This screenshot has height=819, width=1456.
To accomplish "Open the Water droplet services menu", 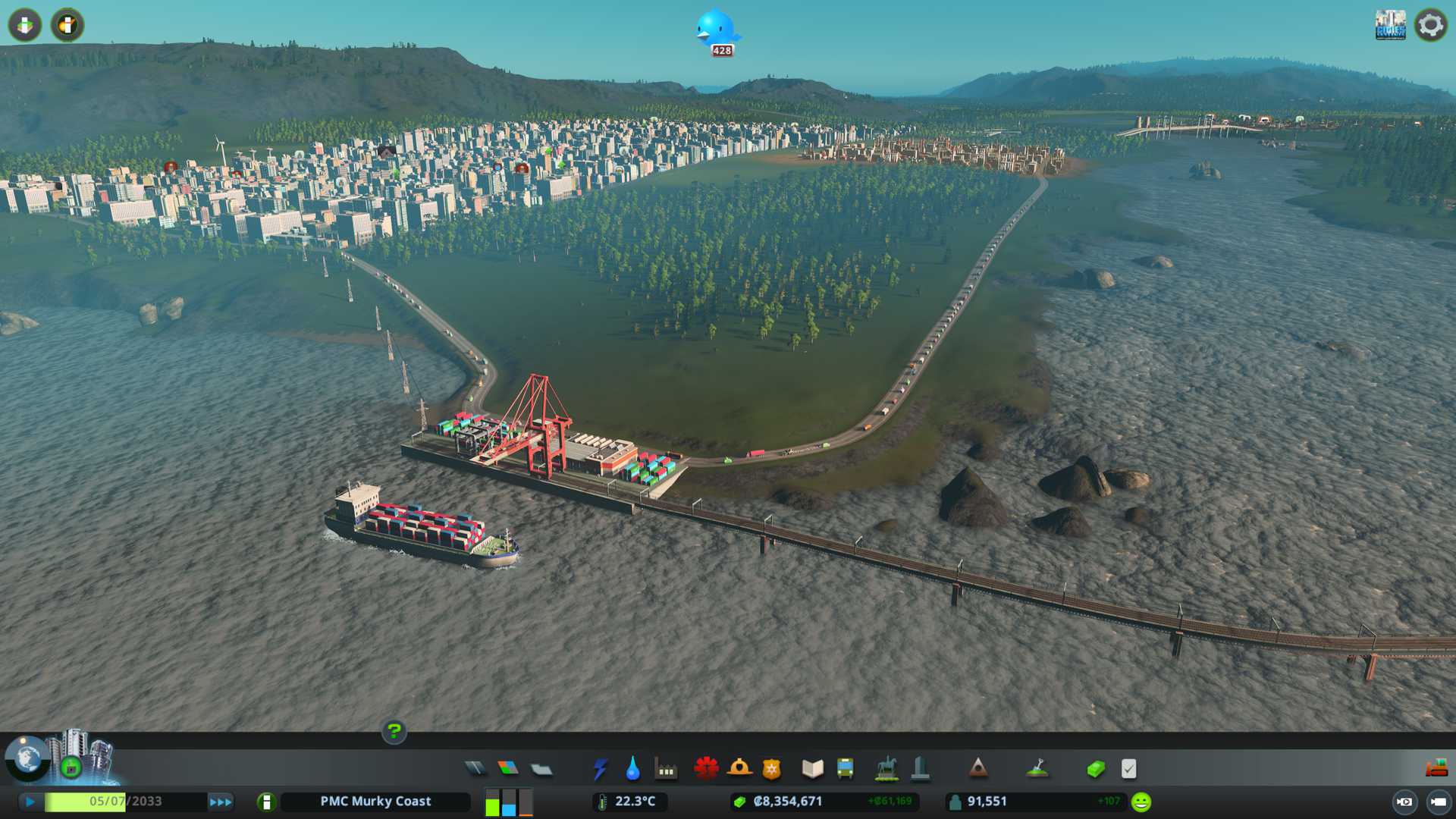I will click(633, 769).
